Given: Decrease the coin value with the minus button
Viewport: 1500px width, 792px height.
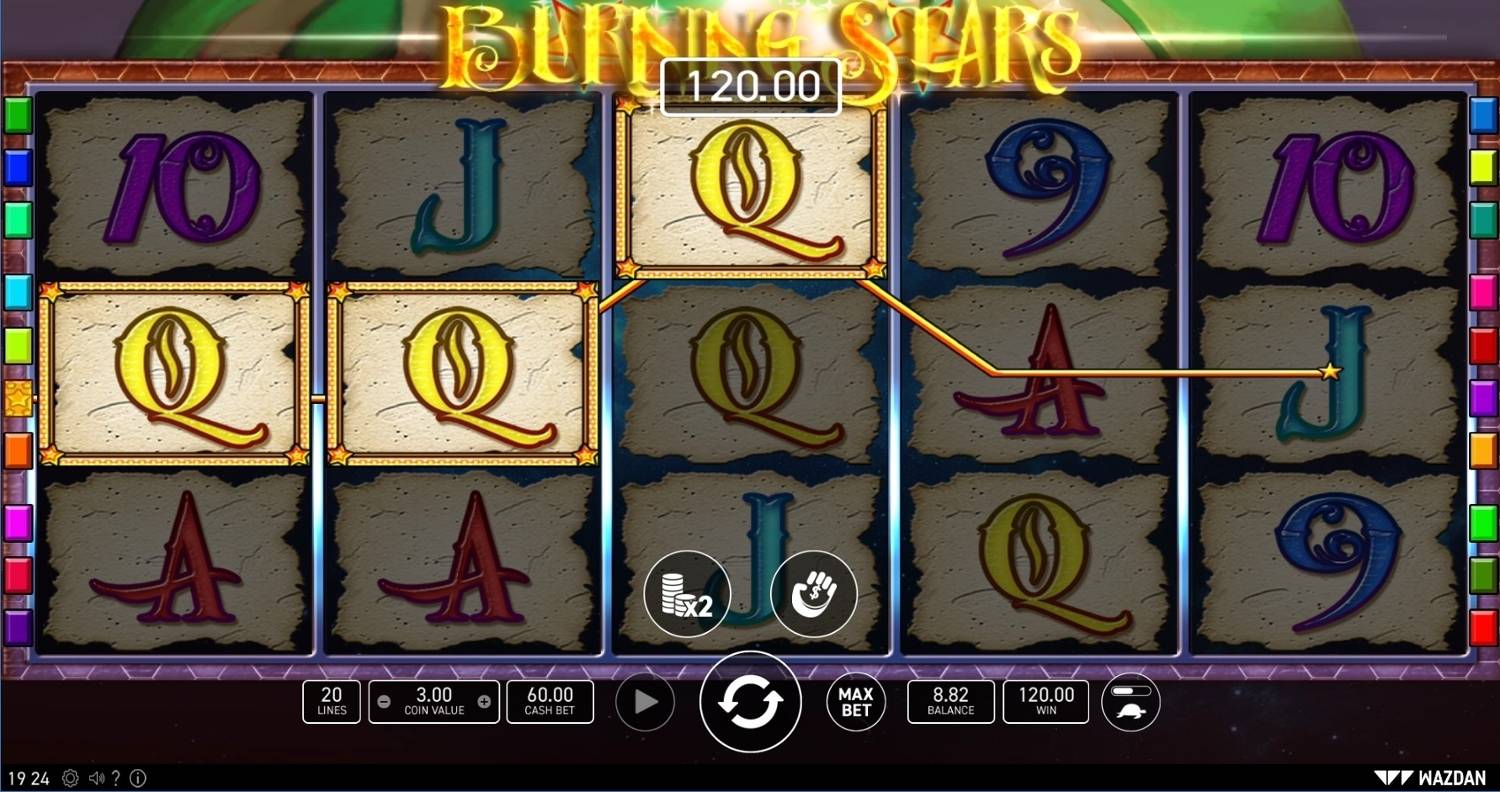Looking at the screenshot, I should point(385,702).
